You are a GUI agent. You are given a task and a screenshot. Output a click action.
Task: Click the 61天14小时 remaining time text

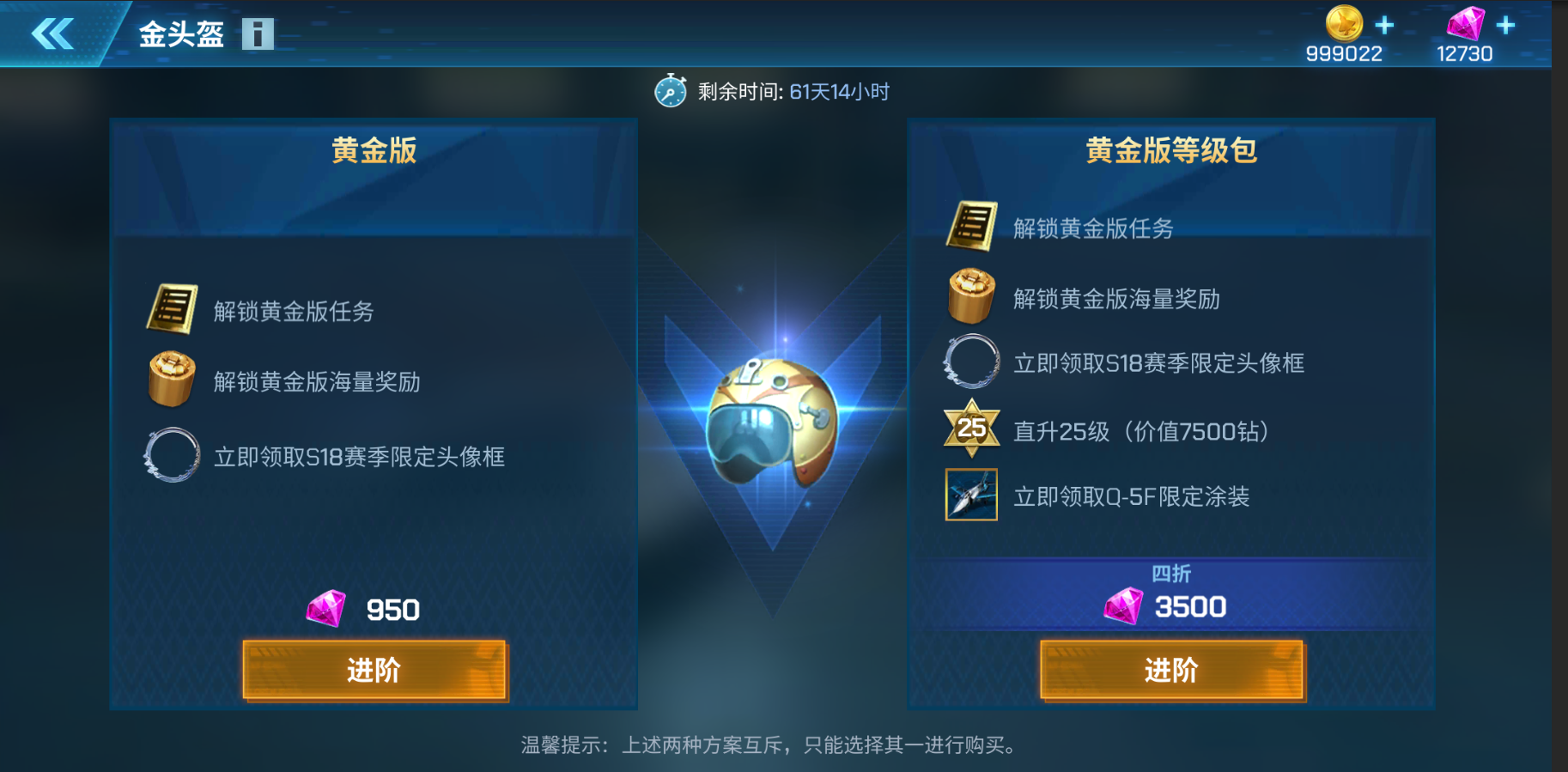point(837,90)
